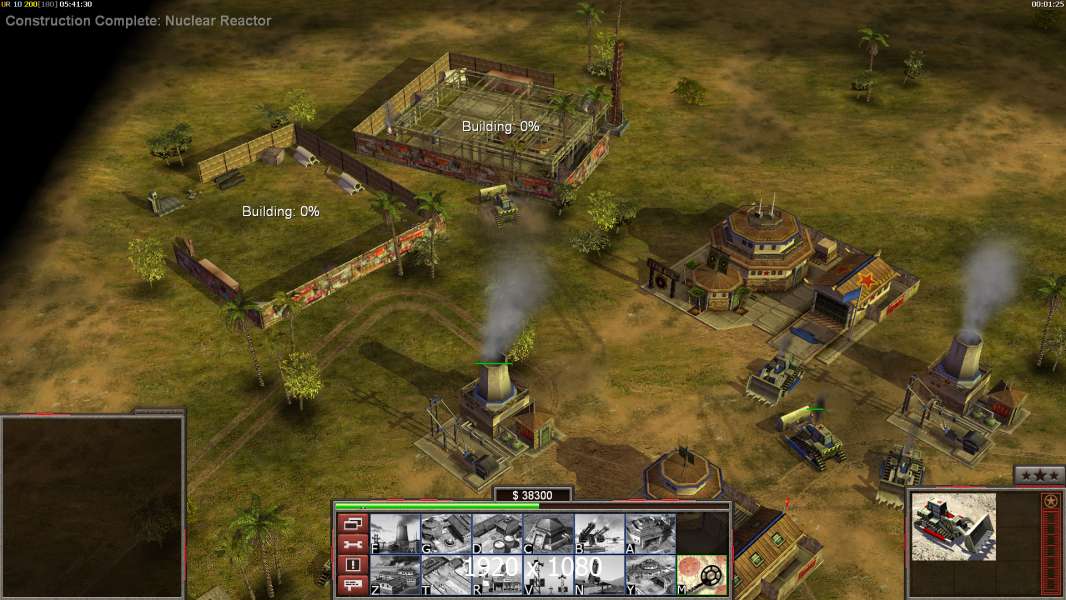The height and width of the screenshot is (600, 1066).
Task: Choose the build icon labeled A
Action: 650,533
